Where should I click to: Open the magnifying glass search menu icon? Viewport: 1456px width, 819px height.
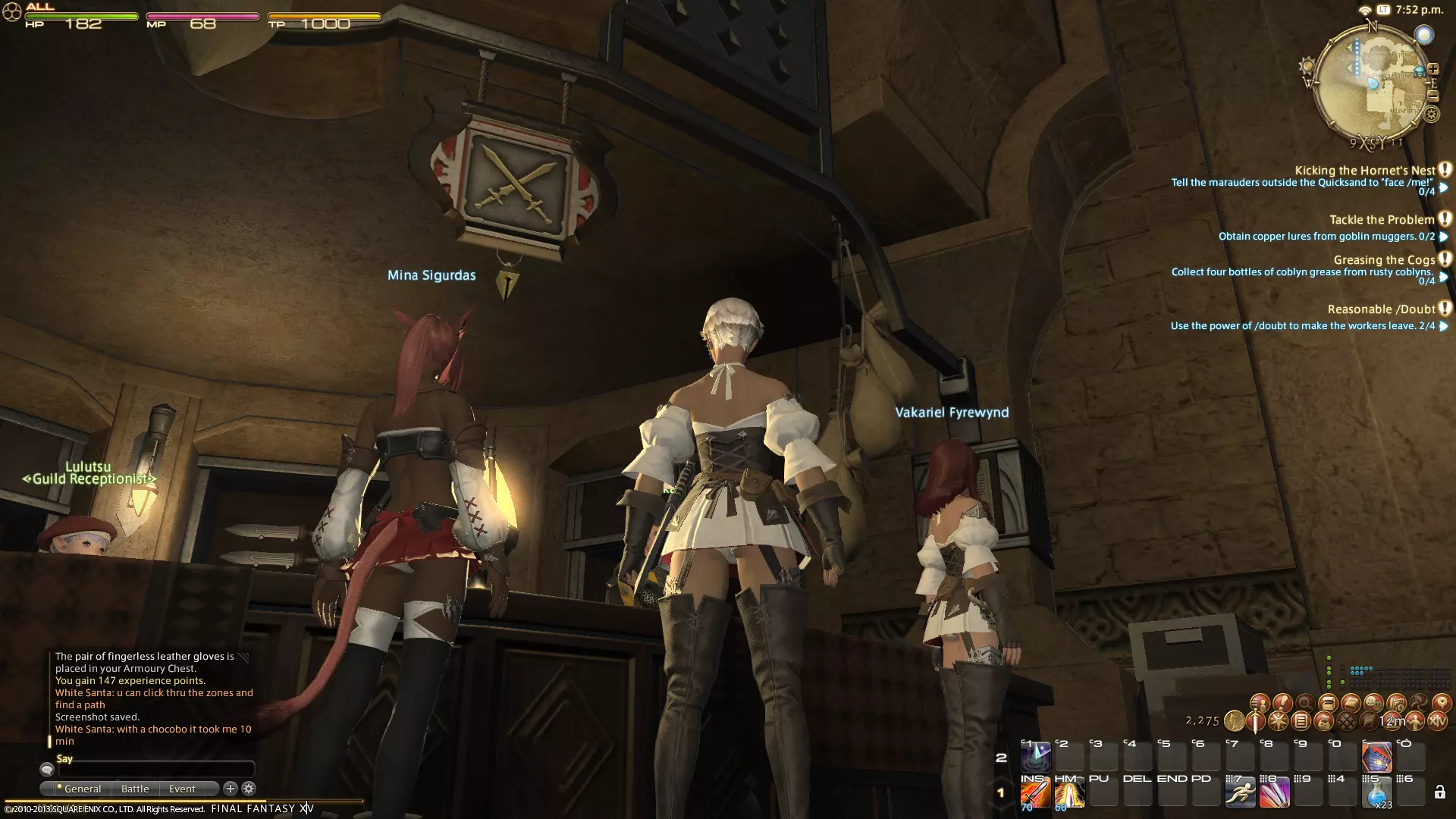(x=1305, y=703)
